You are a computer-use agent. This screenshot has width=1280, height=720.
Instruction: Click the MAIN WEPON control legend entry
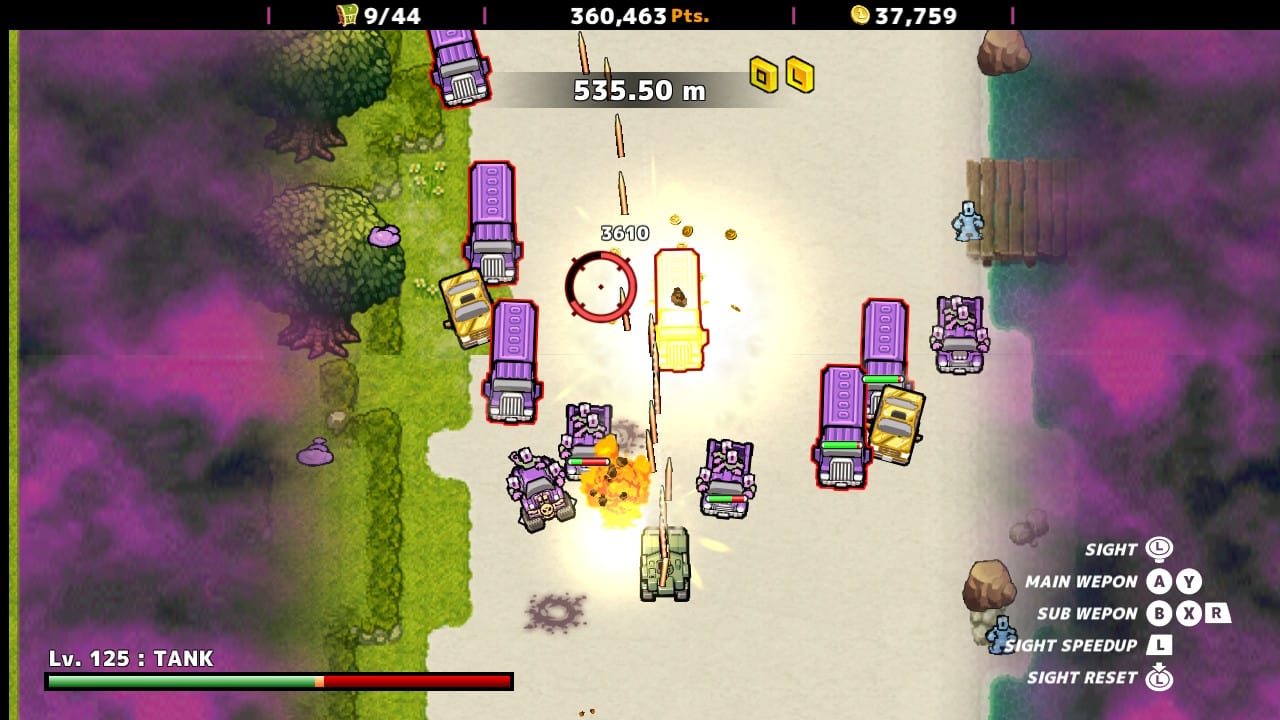[x=1083, y=581]
